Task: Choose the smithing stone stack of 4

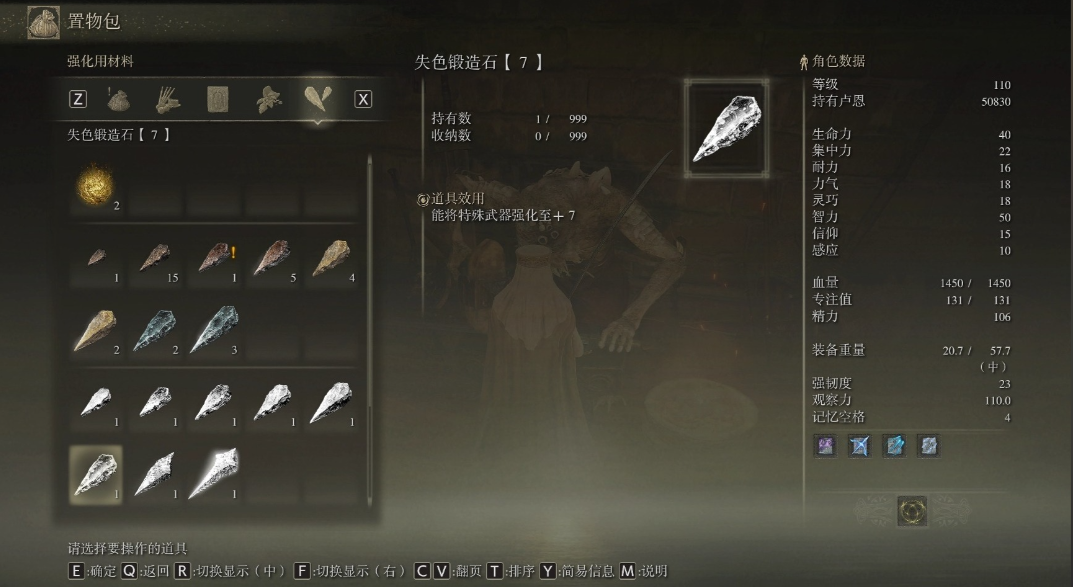Action: [x=333, y=259]
